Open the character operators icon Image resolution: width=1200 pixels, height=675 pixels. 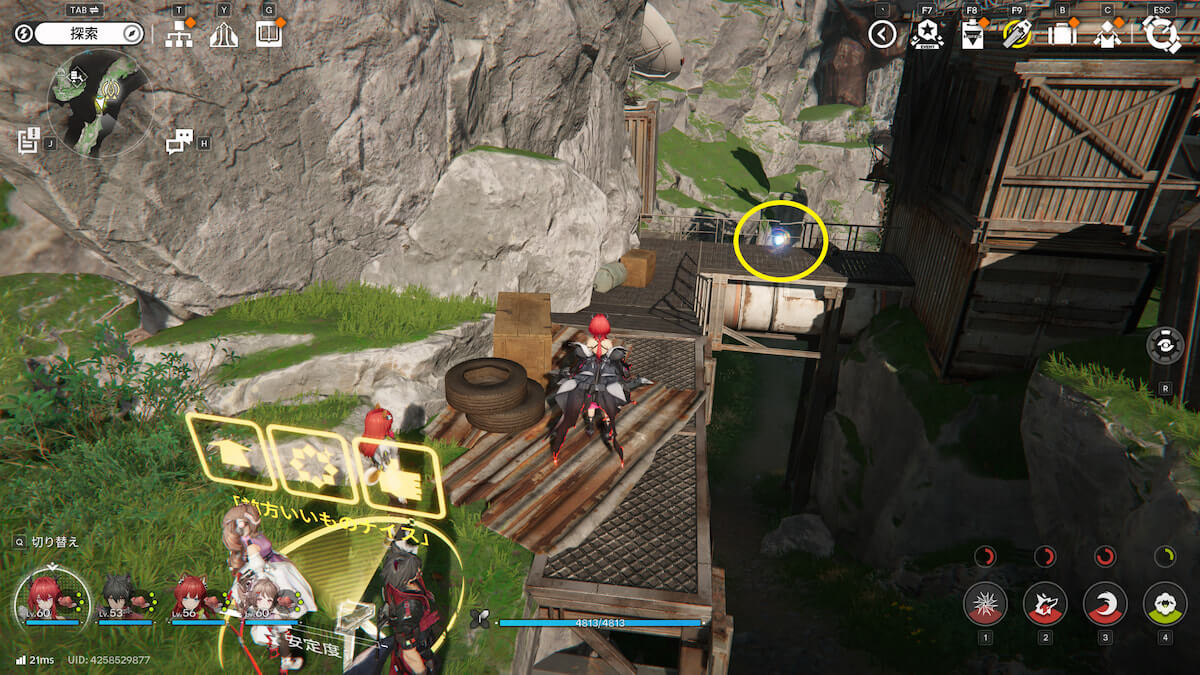pos(1107,35)
